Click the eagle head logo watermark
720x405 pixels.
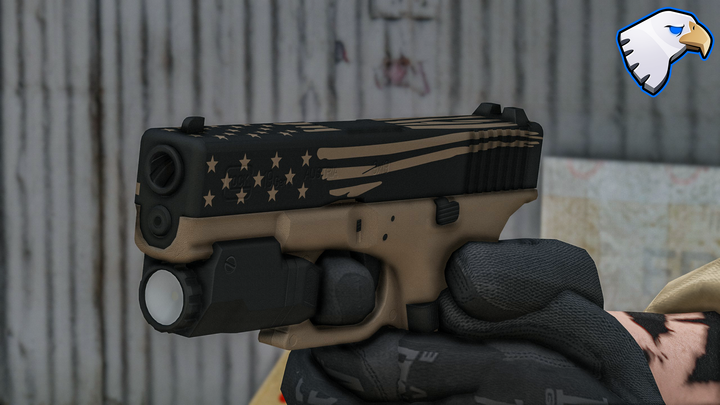coord(661,50)
